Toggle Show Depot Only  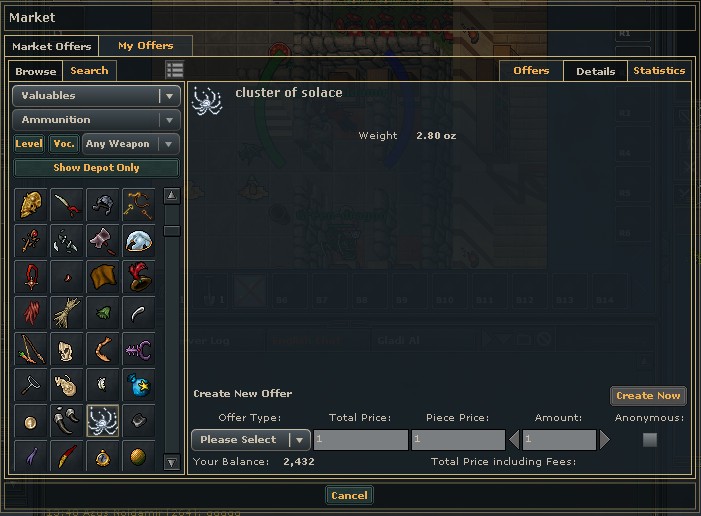pyautogui.click(x=96, y=168)
